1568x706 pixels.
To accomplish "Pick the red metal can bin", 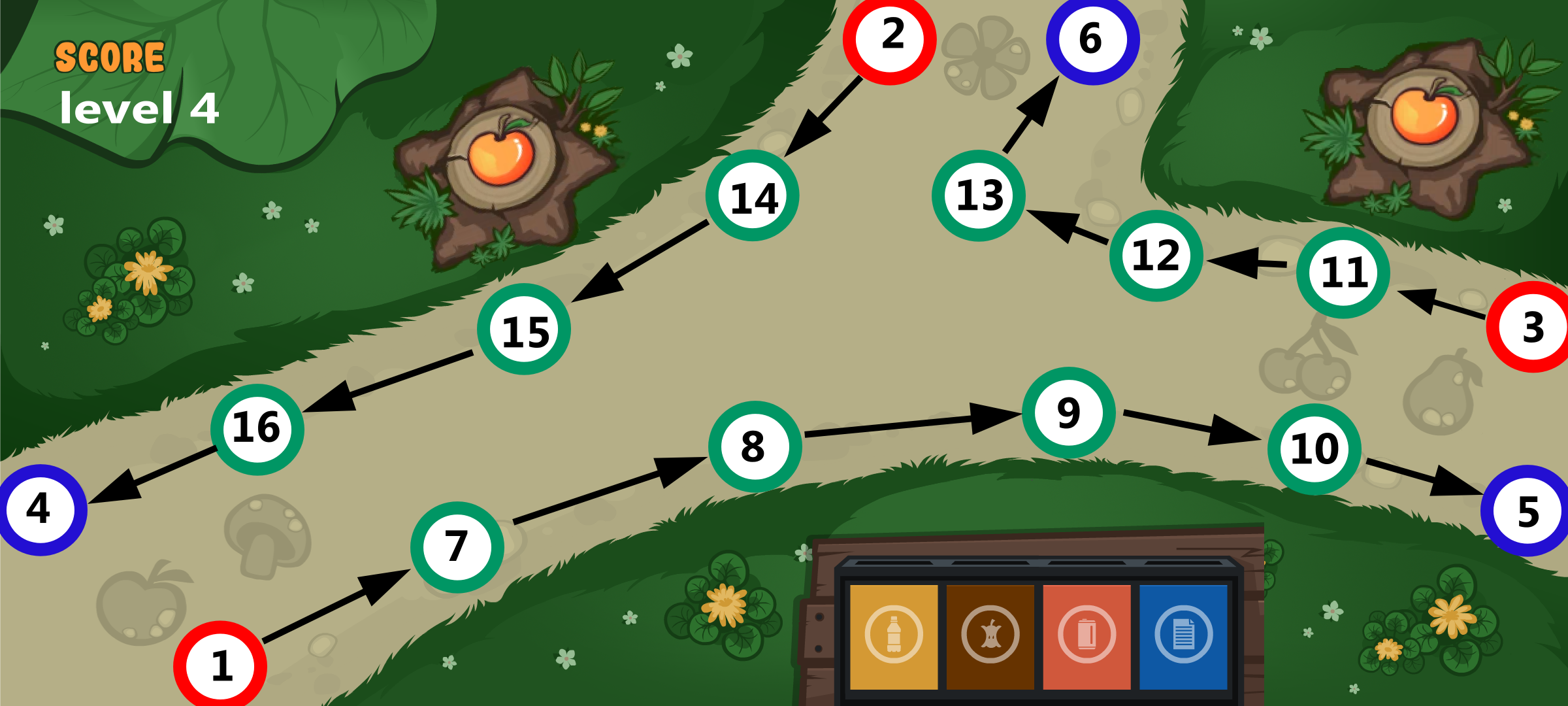I will [1086, 635].
